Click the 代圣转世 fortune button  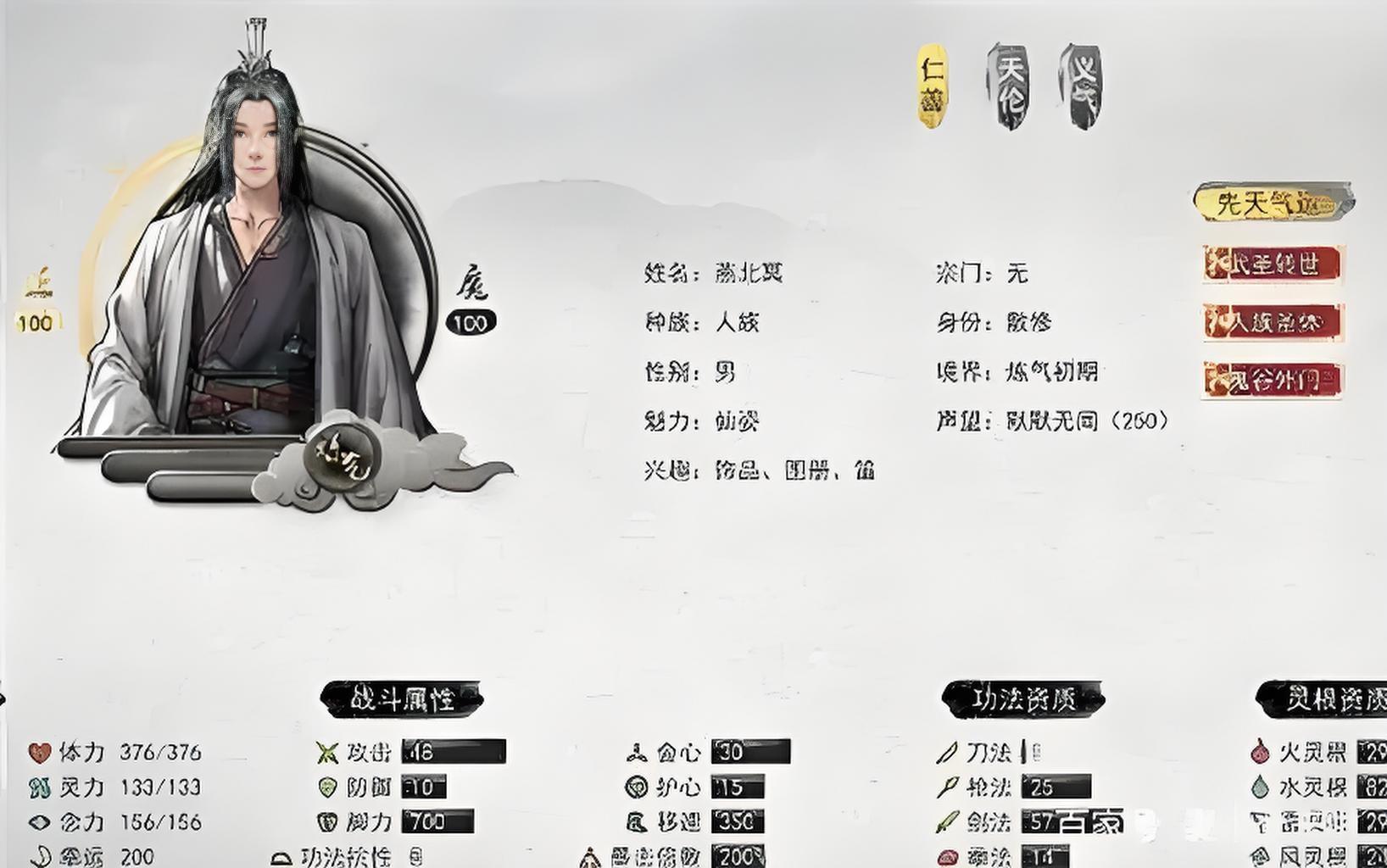tap(1272, 264)
